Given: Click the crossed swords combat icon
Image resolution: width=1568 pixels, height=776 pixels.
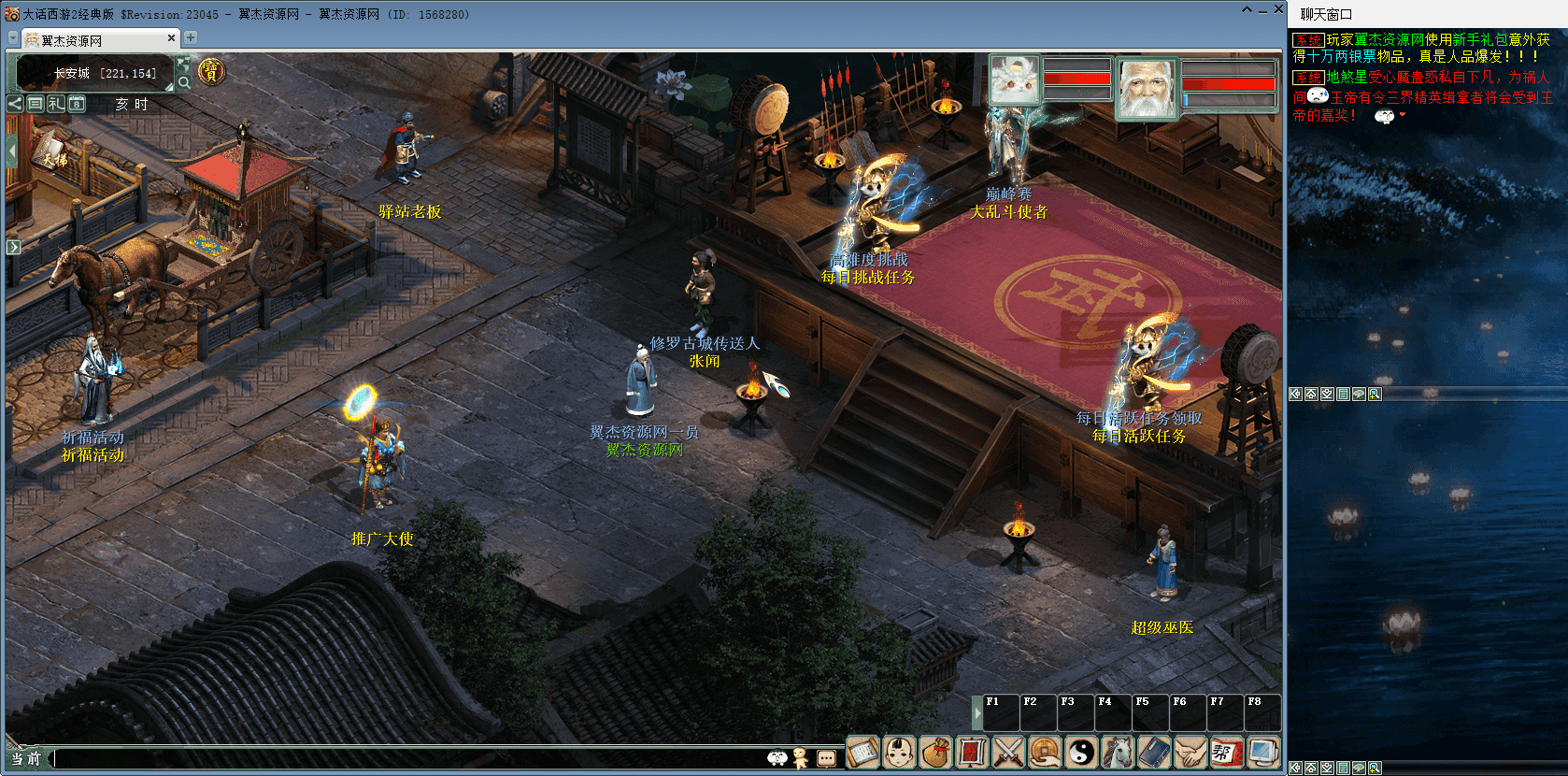Looking at the screenshot, I should click(x=1009, y=752).
